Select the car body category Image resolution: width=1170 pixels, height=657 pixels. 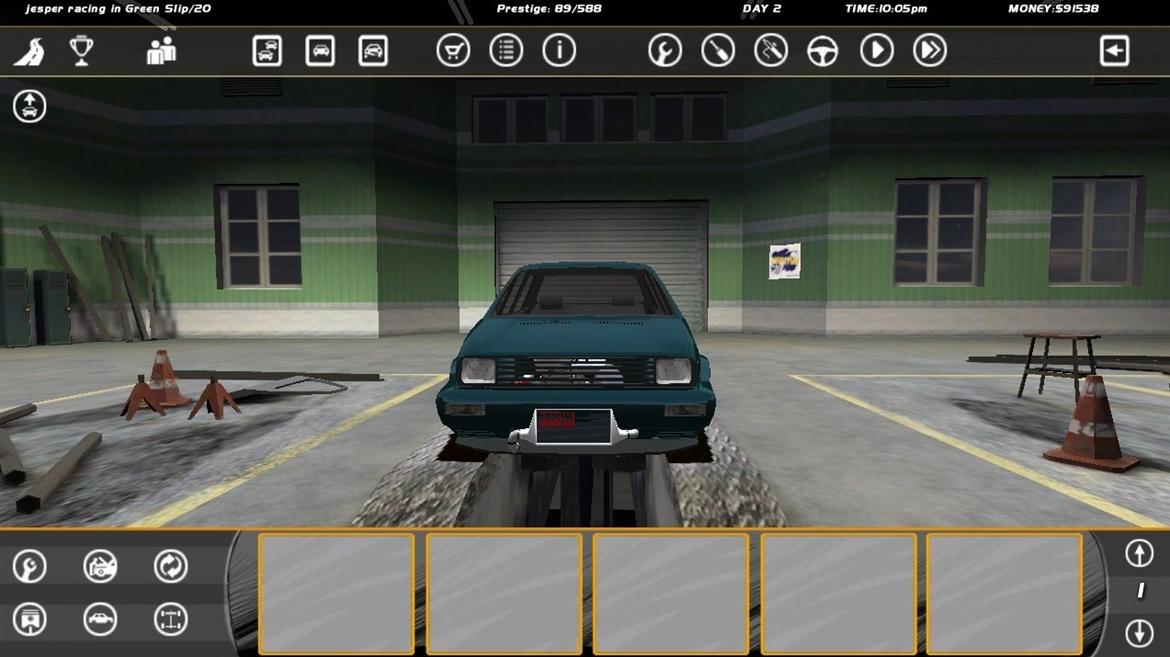coord(100,620)
